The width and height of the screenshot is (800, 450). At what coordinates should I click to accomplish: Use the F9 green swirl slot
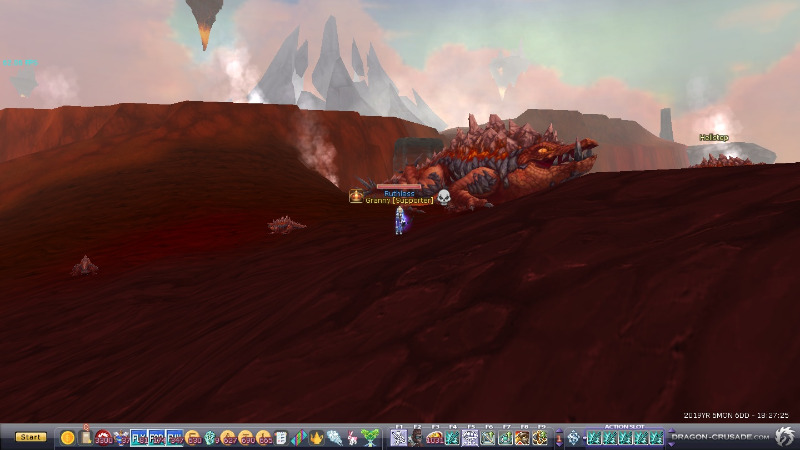pos(542,437)
